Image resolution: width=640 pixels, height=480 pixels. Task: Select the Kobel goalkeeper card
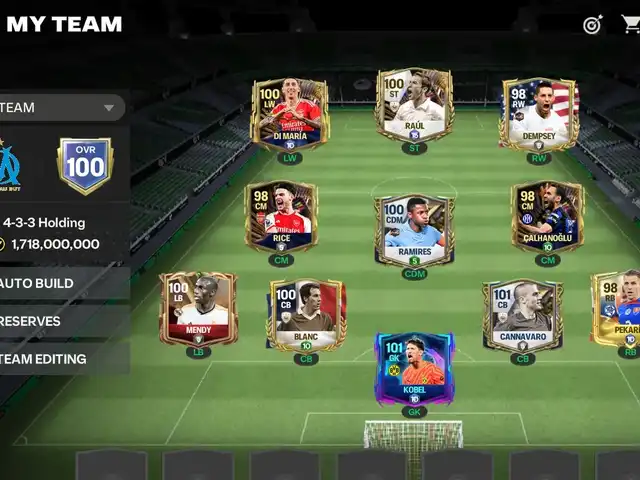[414, 368]
